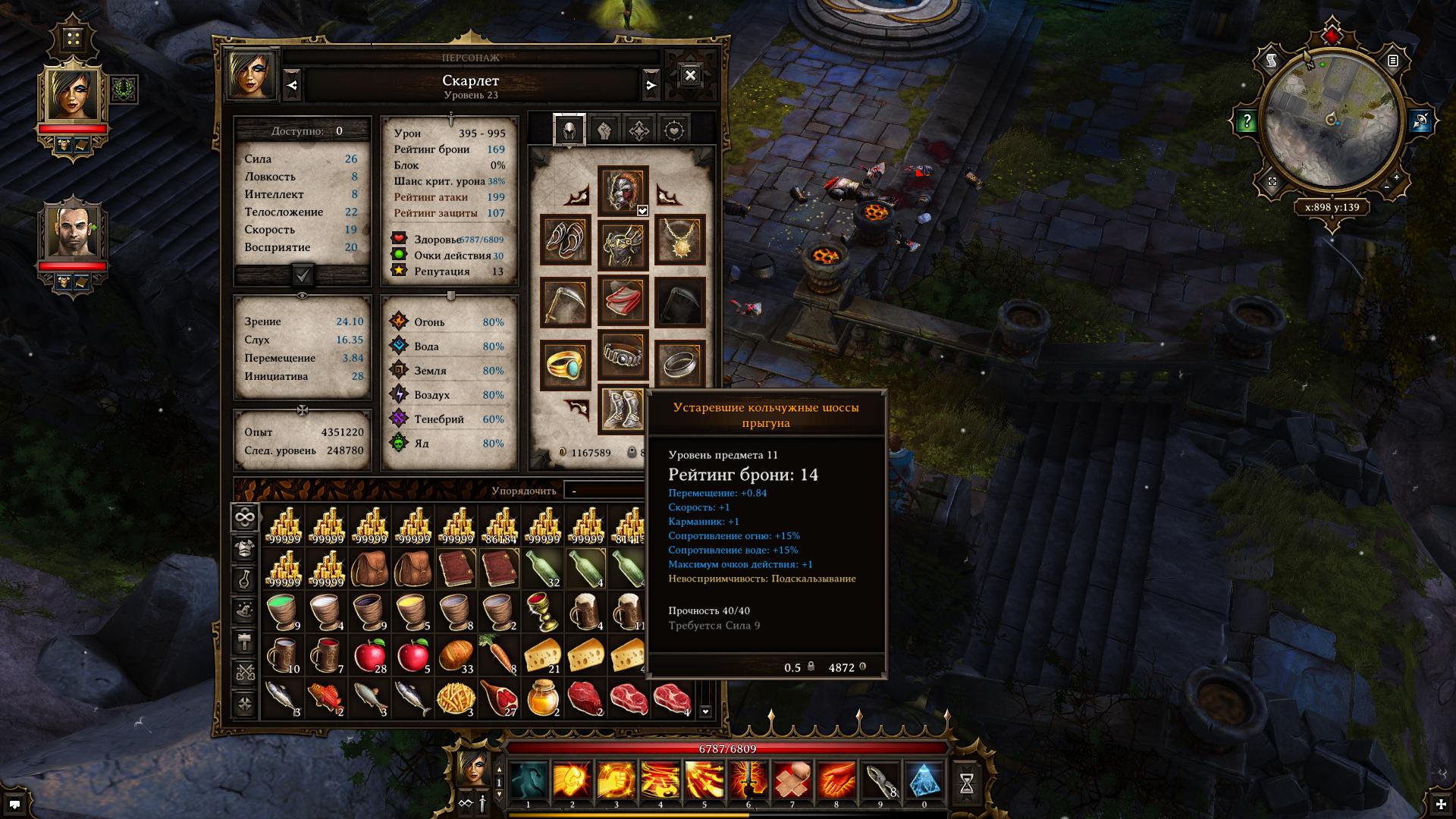The image size is (1456, 819).
Task: Select the equipped helmet slot
Action: click(x=623, y=190)
